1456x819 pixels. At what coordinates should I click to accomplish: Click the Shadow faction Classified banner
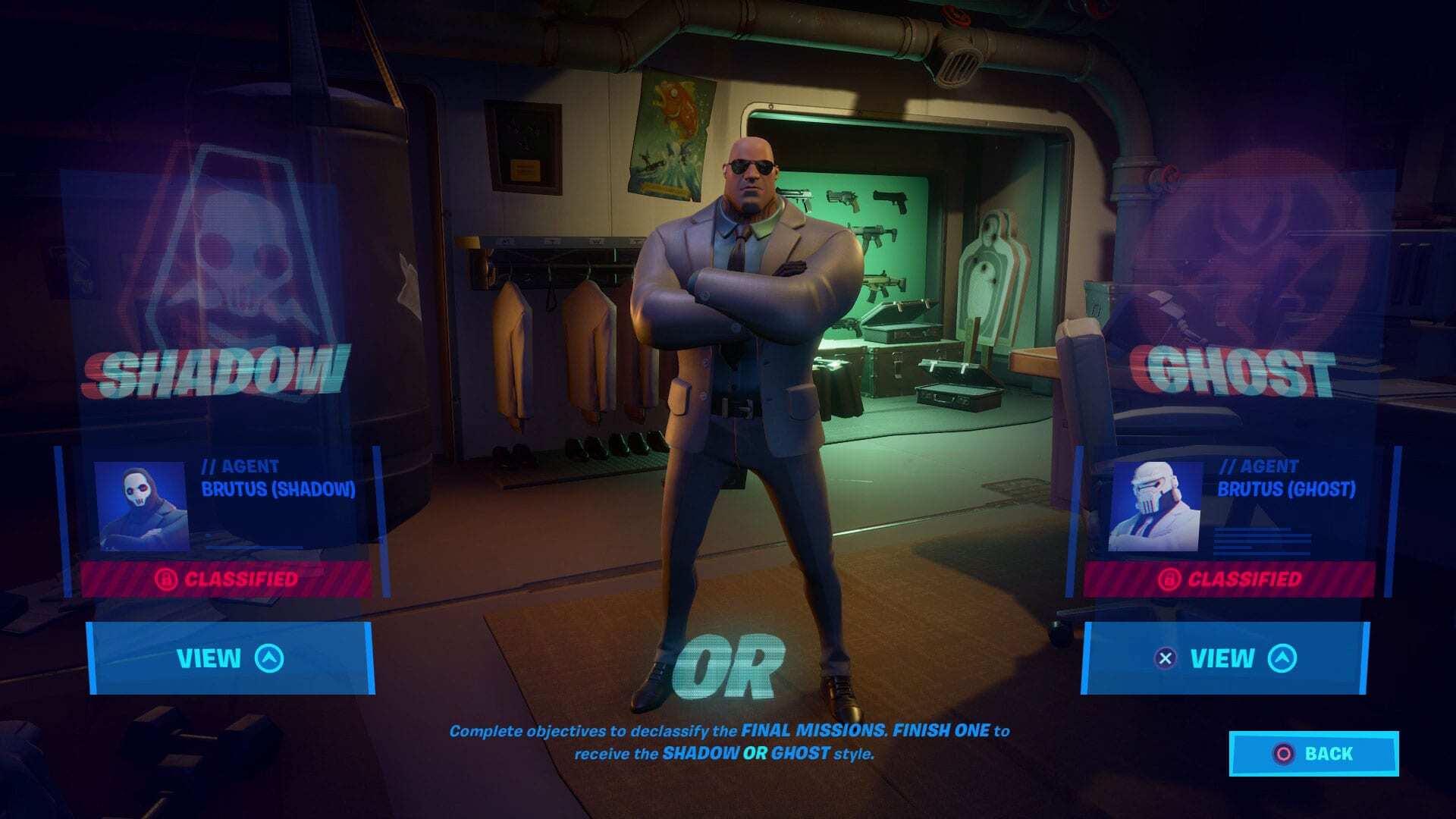227,579
